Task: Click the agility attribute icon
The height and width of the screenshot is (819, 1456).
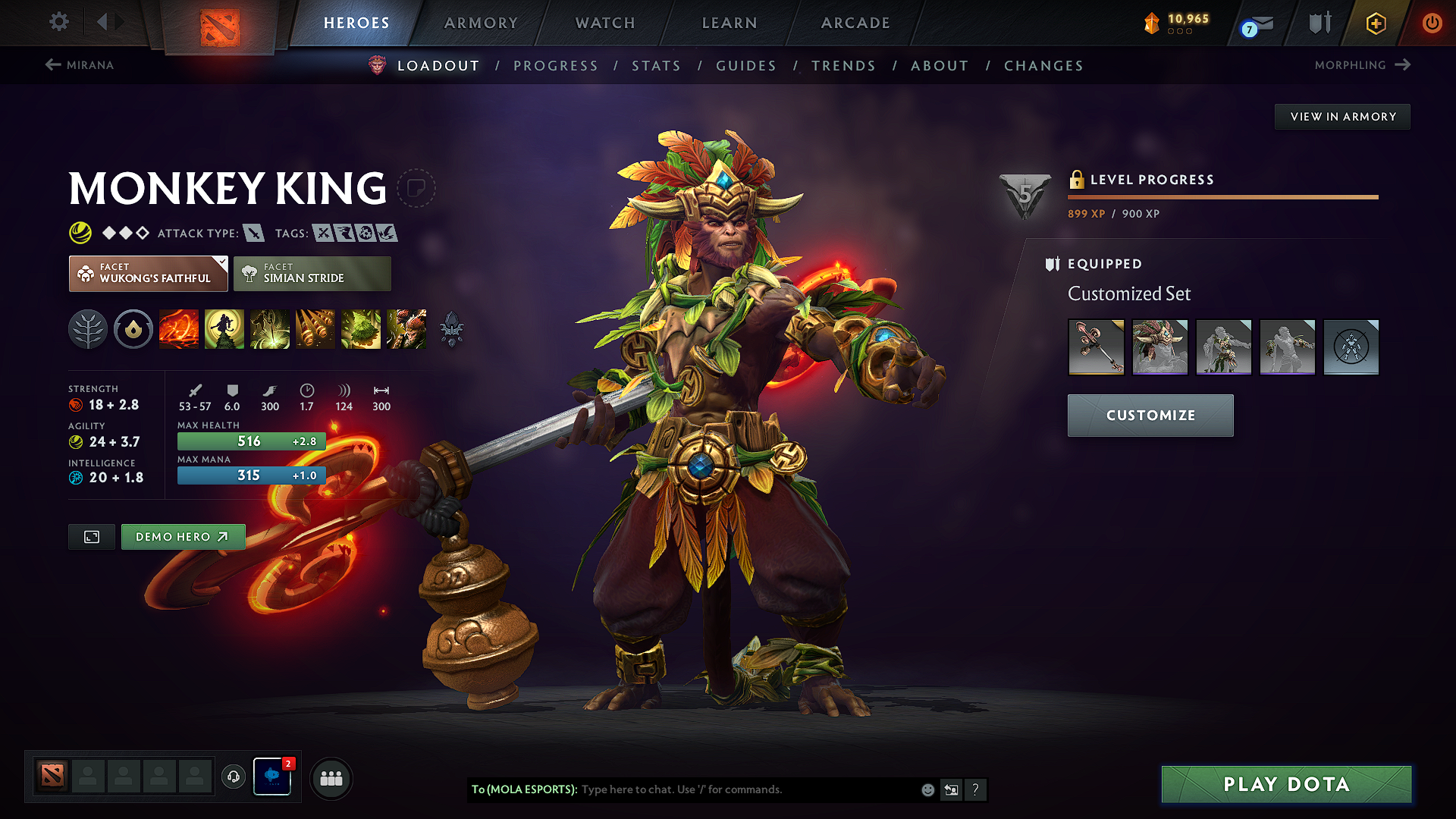Action: click(74, 441)
